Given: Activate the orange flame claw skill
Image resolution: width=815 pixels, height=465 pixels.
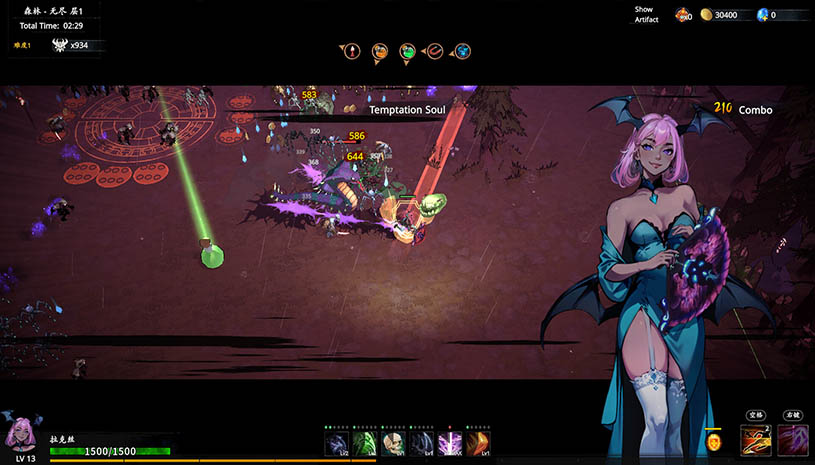Looking at the screenshot, I should tap(479, 443).
